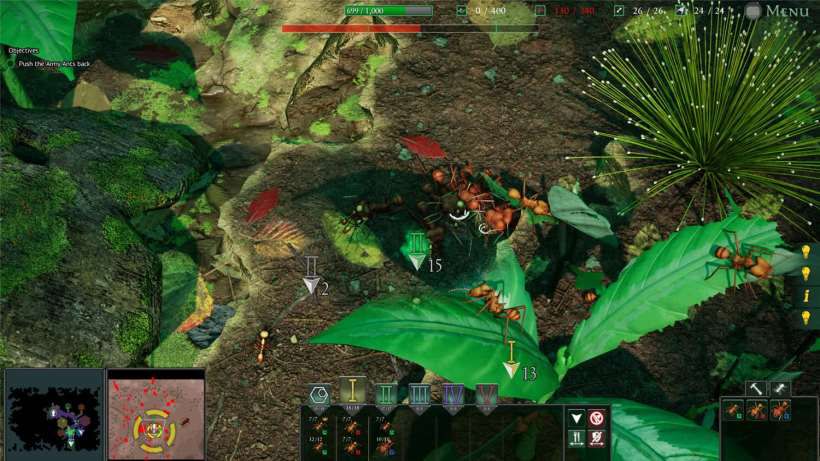Click the Push the Army Ants back objective
The height and width of the screenshot is (461, 820).
tap(55, 63)
